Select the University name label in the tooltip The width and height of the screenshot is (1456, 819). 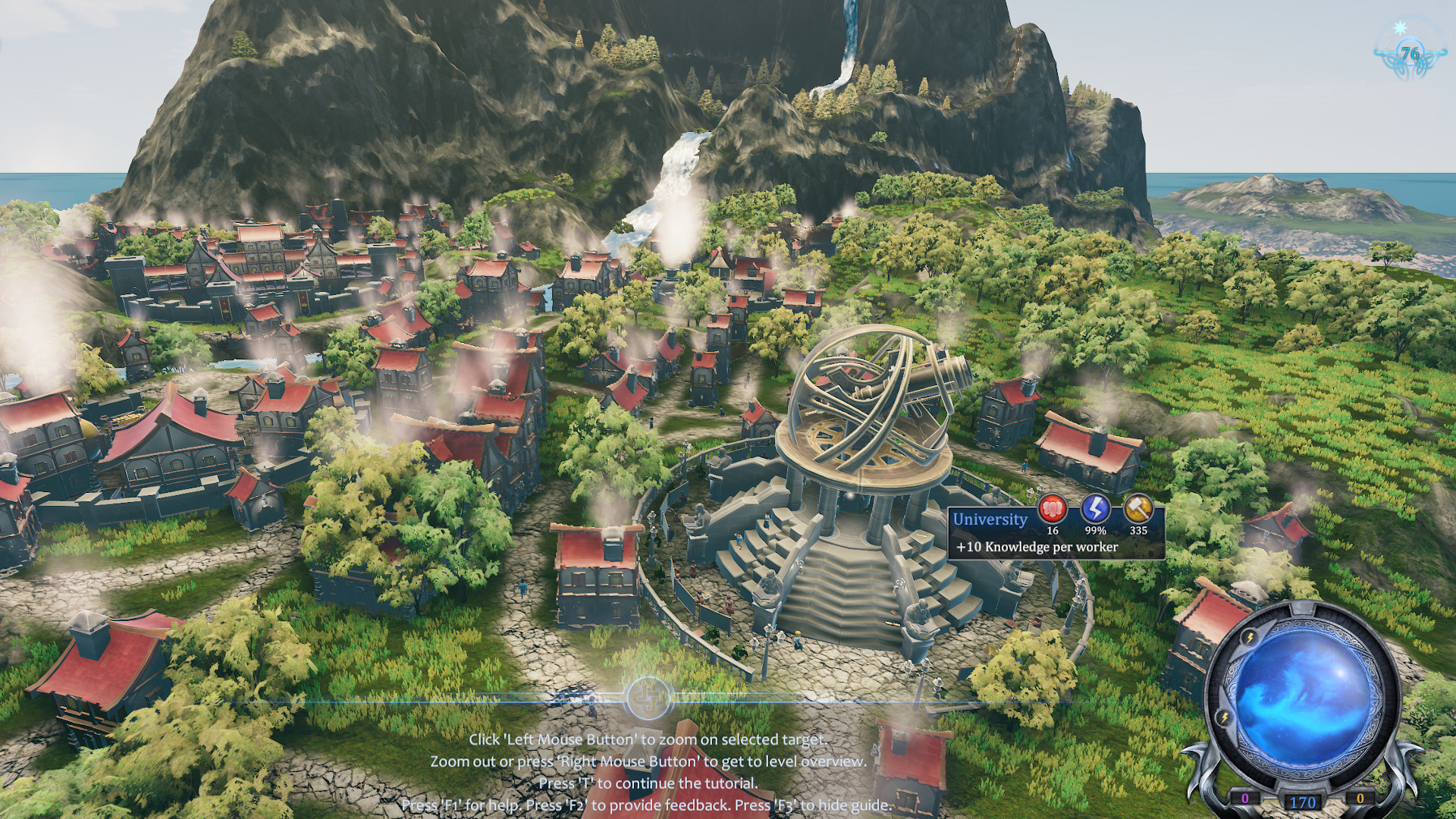pyautogui.click(x=990, y=519)
